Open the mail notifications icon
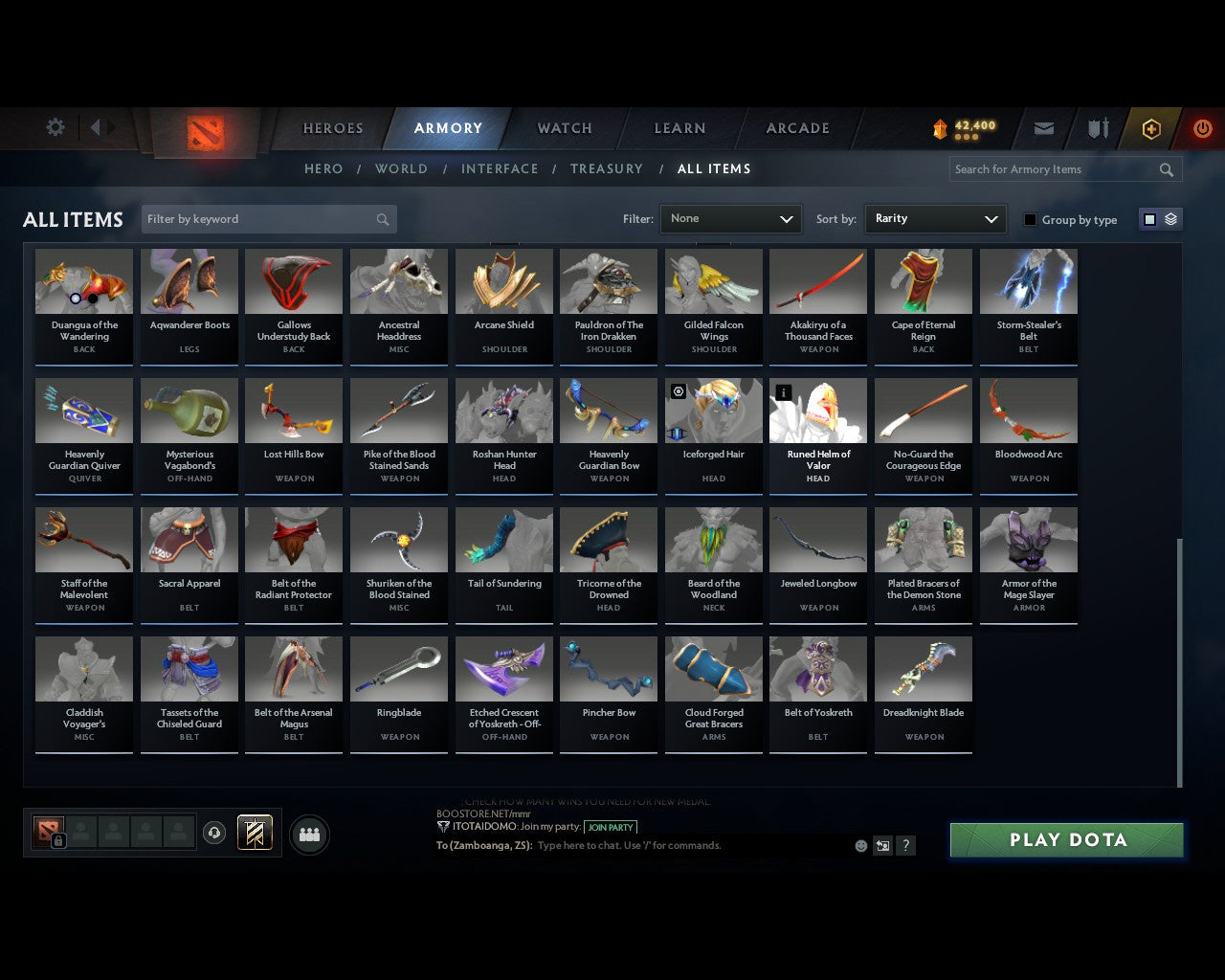Viewport: 1225px width, 980px height. (1043, 128)
